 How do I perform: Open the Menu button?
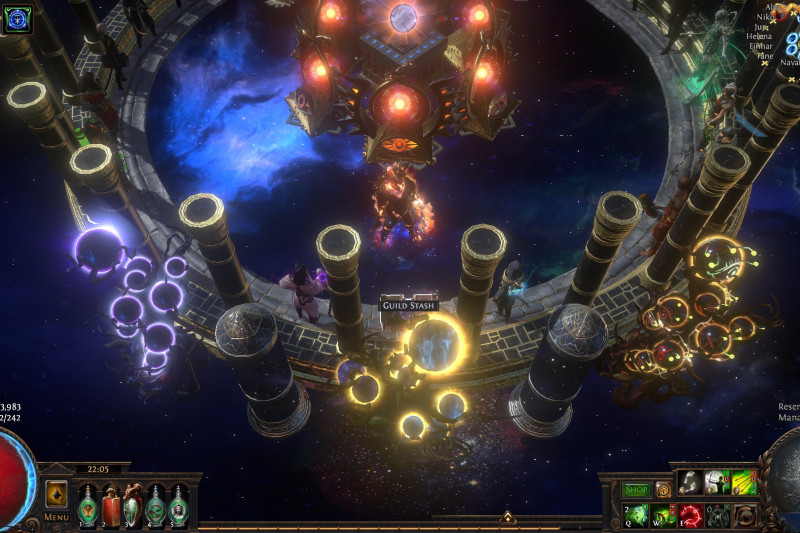(x=56, y=518)
